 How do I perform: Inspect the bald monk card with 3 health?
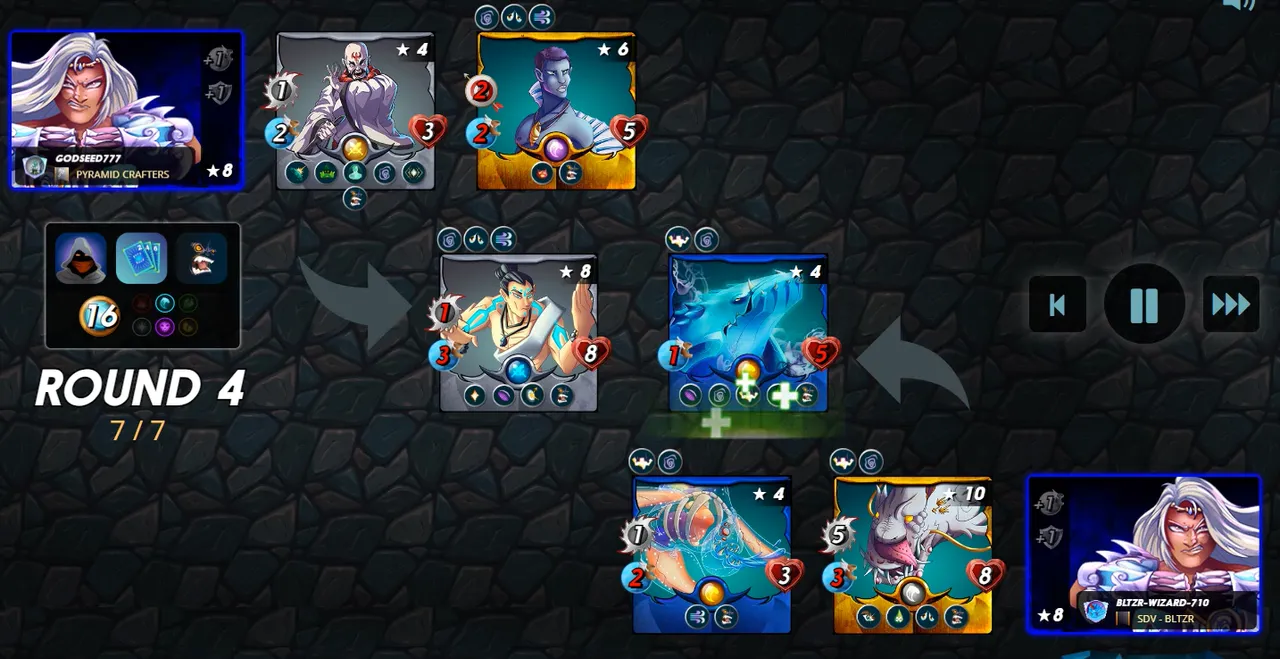355,110
